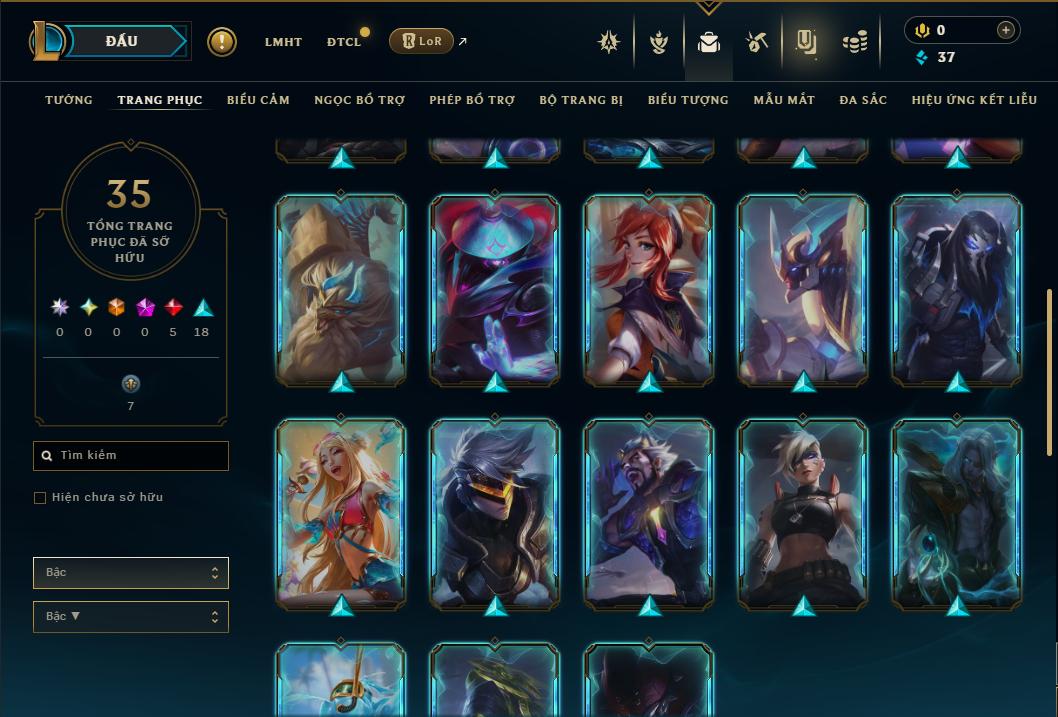Switch to the BIỂU TƯỢNG tab
This screenshot has width=1058, height=717.
pos(688,100)
